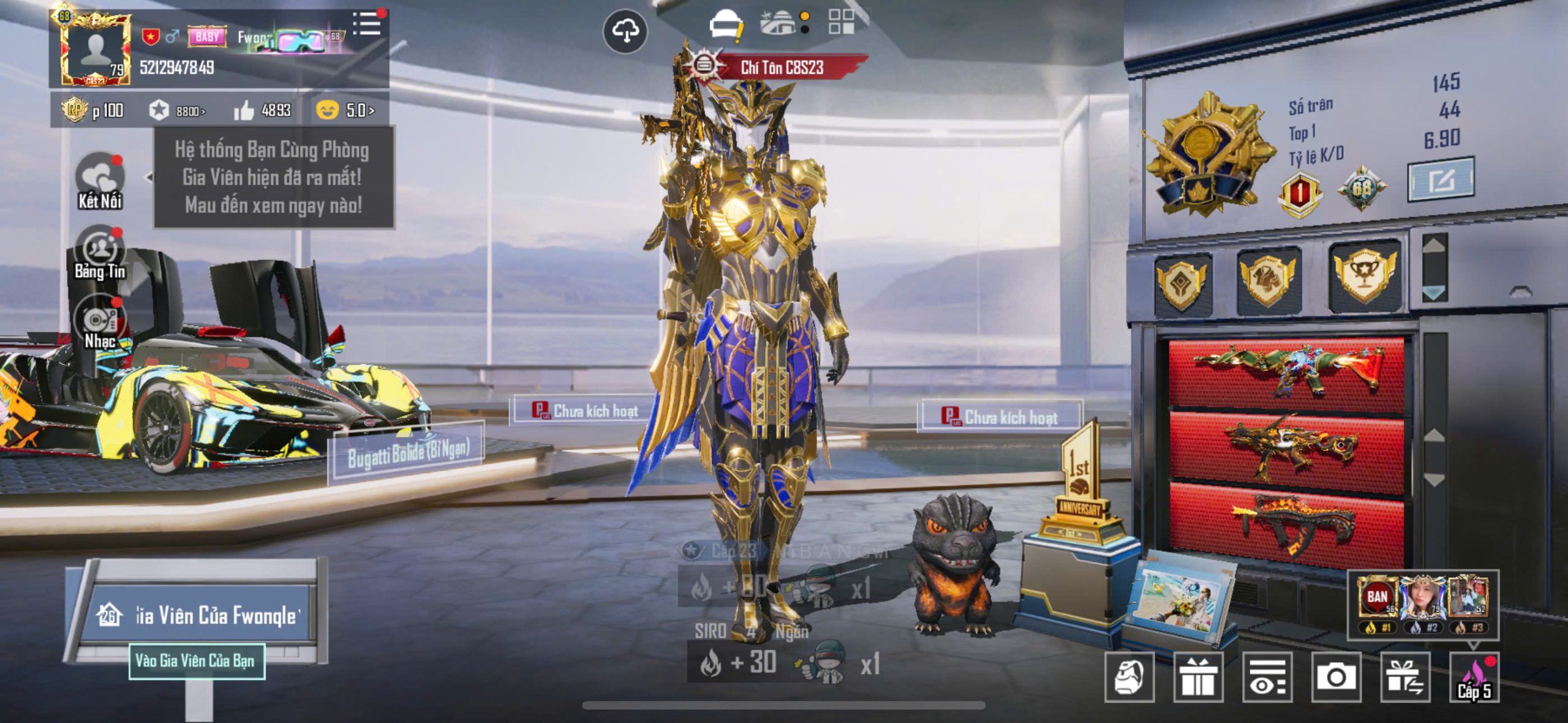Open the camera screenshot button

click(1336, 677)
